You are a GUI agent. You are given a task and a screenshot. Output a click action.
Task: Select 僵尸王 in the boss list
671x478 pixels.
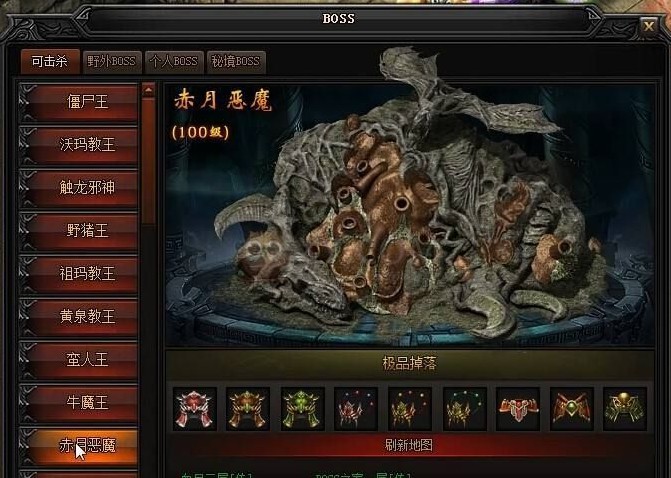point(87,101)
